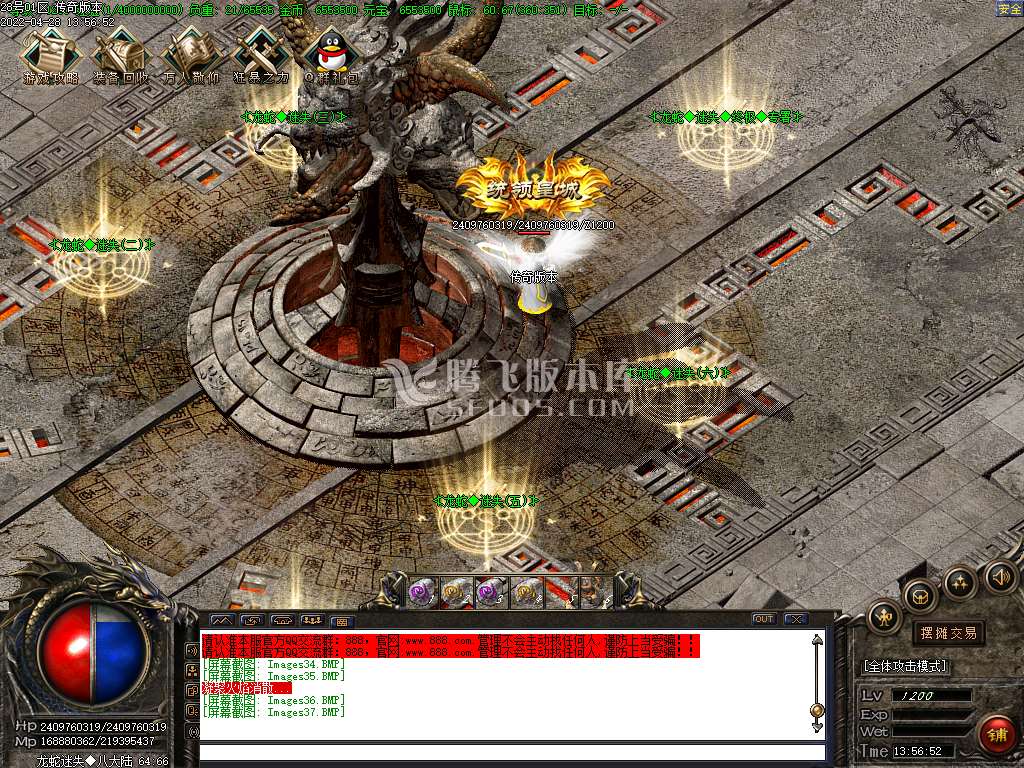
Task: Click the 万人敬仰 banner icon
Action: [190, 54]
